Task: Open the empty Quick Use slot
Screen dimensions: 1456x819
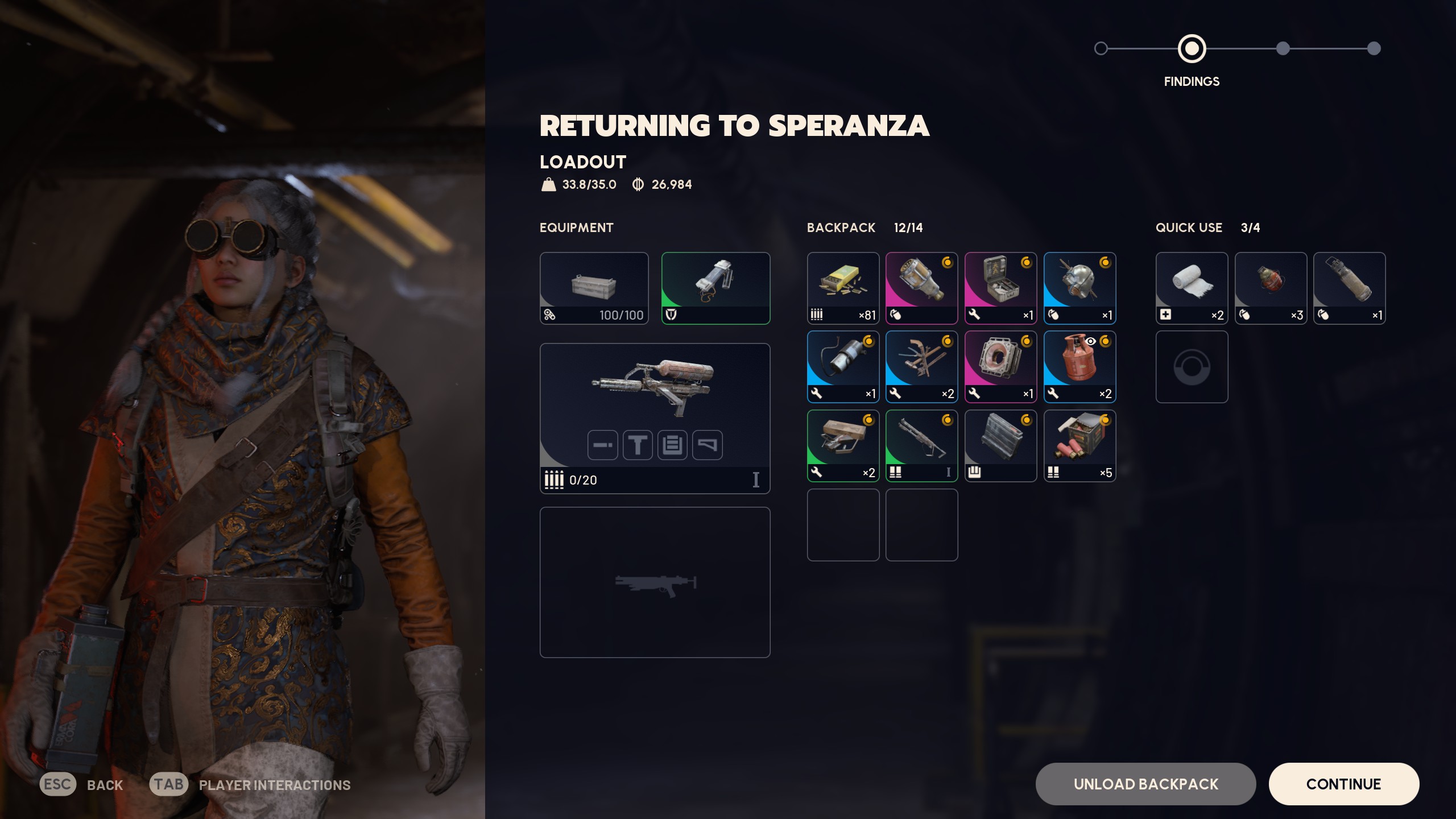Action: [1192, 366]
